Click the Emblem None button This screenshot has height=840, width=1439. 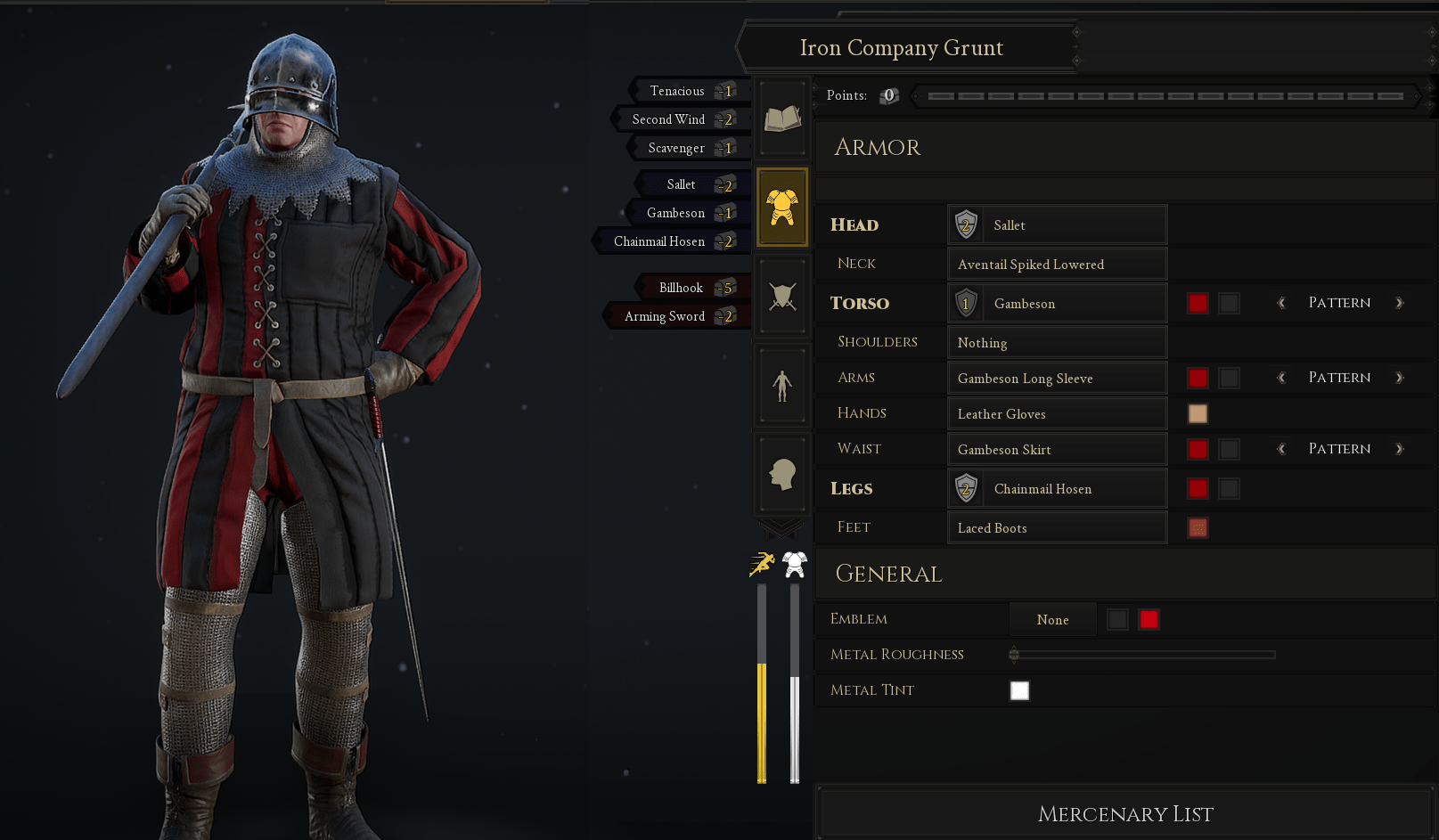[1052, 619]
